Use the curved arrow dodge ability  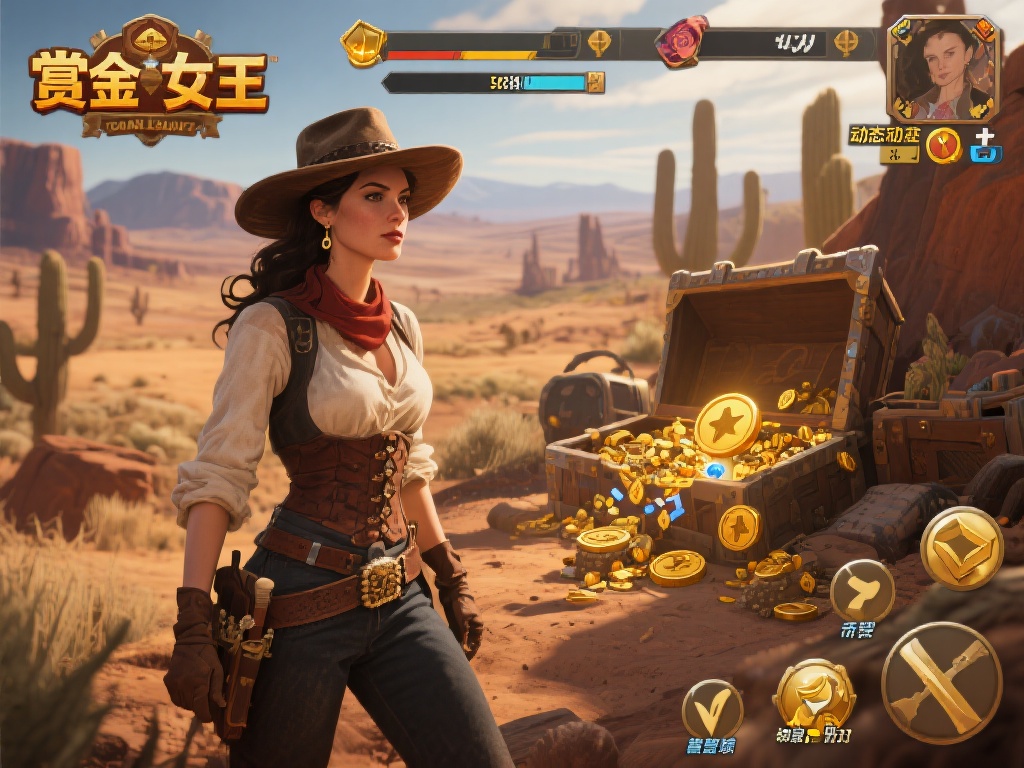pos(862,591)
